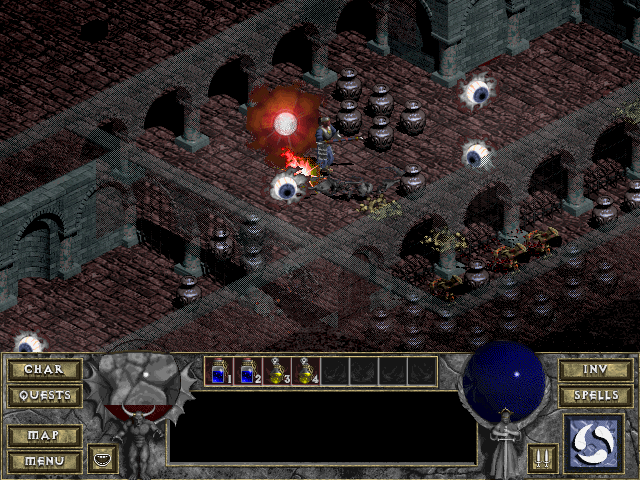
Task: Open the INV inventory panel
Action: 595,370
